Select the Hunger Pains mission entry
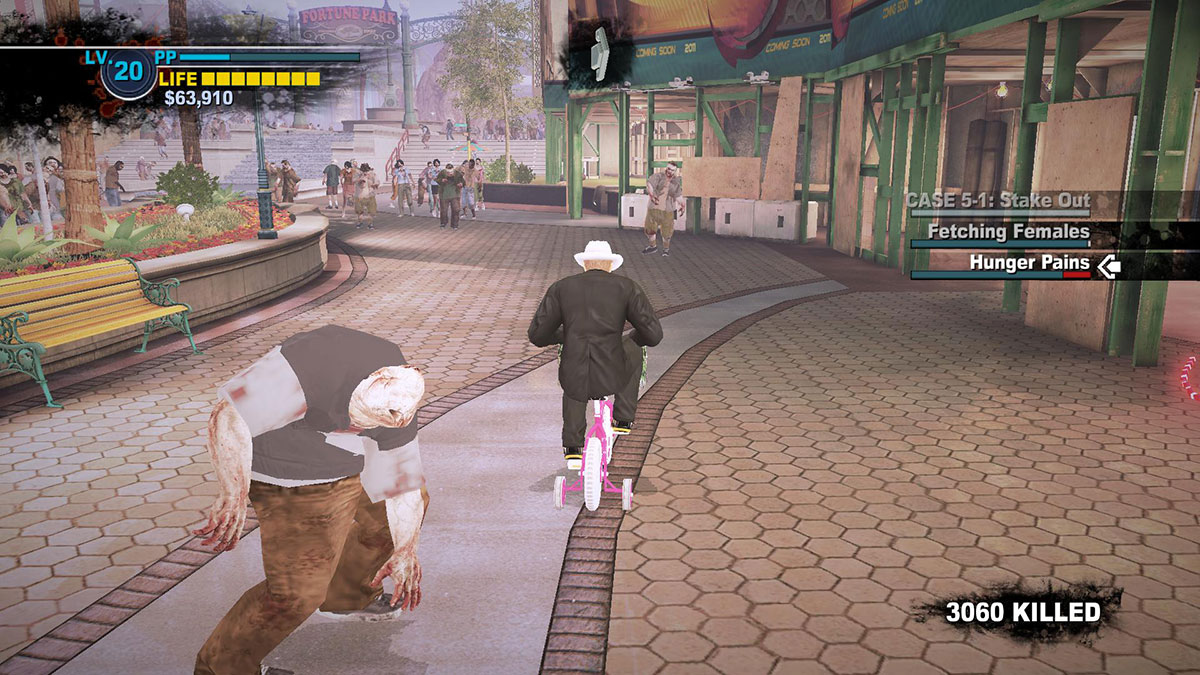Viewport: 1200px width, 675px height. (x=1029, y=264)
